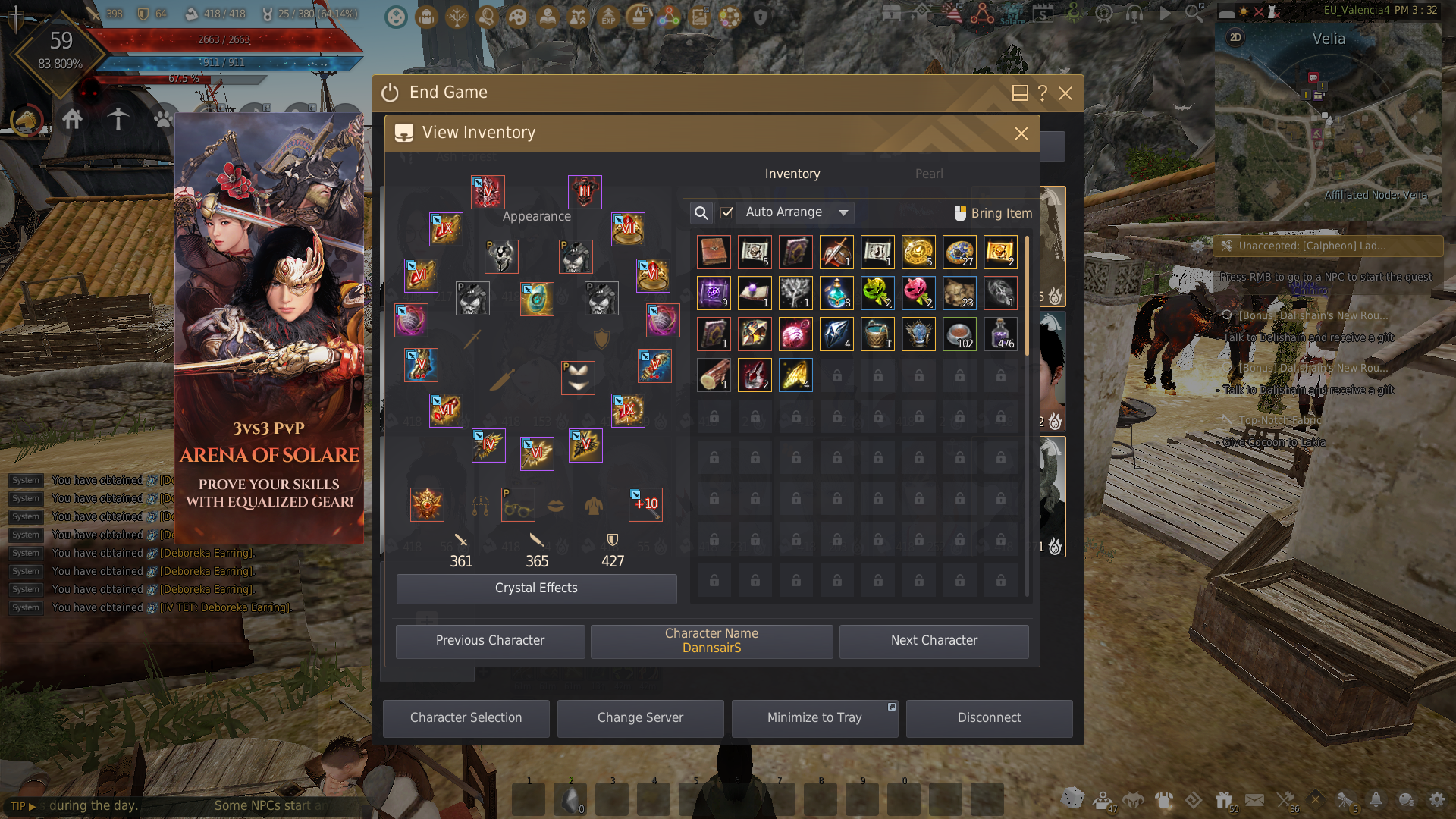Screen dimensions: 1456x819
Task: Toggle the minimap 2D view button
Action: click(x=1235, y=38)
